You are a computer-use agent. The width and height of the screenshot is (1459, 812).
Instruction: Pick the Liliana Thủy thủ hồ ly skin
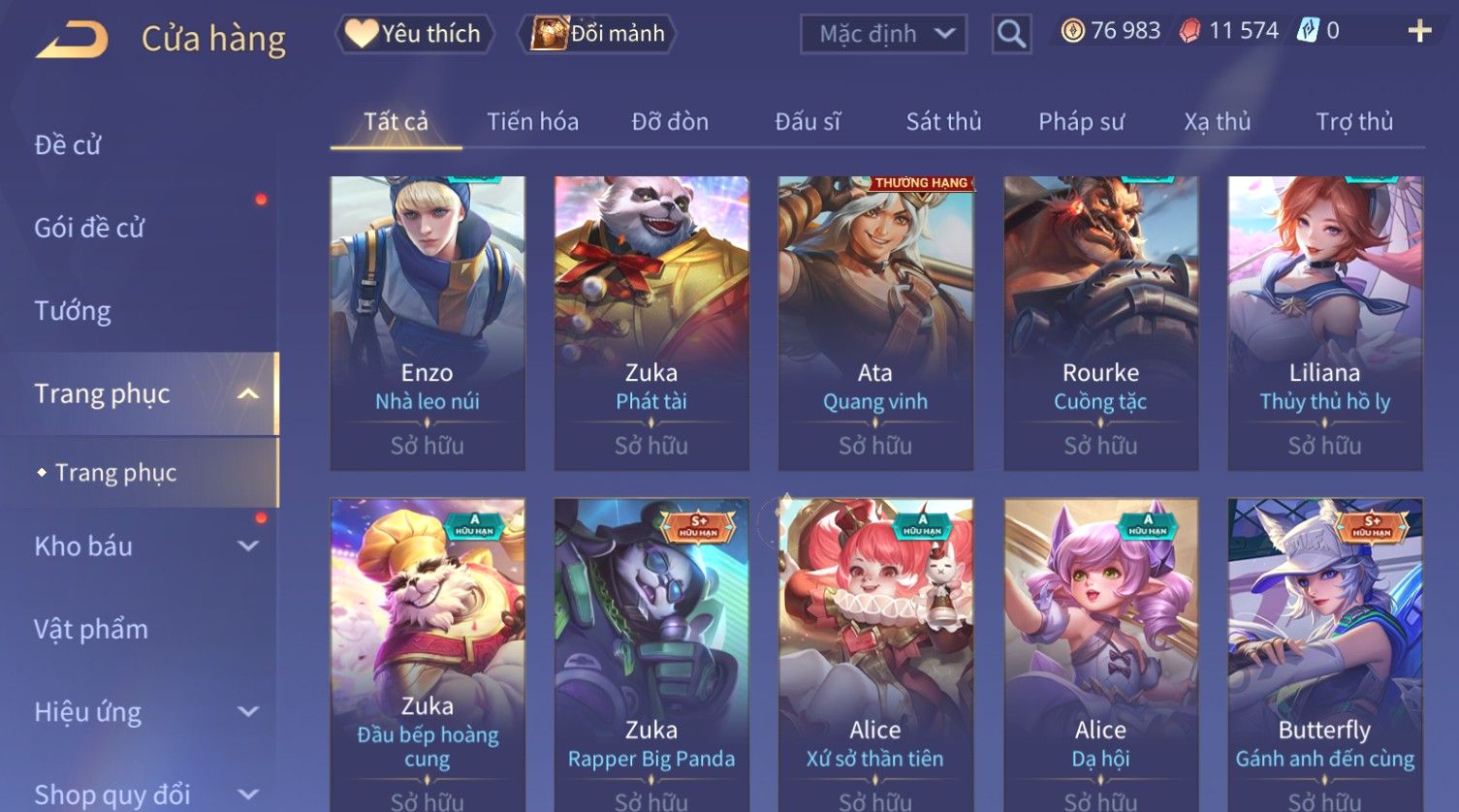pyautogui.click(x=1324, y=323)
